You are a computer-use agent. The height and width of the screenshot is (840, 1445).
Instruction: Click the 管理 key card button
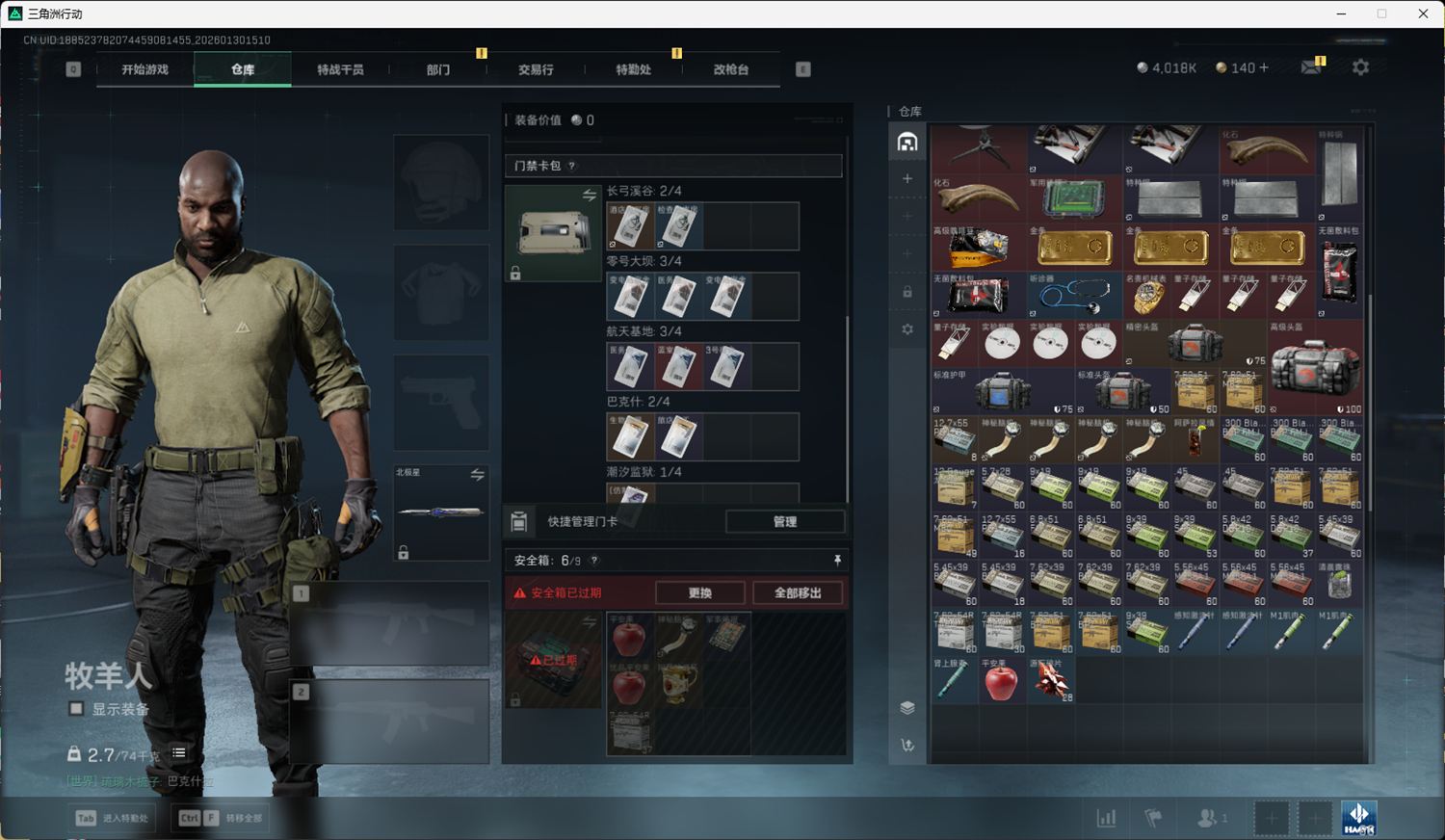click(x=785, y=521)
